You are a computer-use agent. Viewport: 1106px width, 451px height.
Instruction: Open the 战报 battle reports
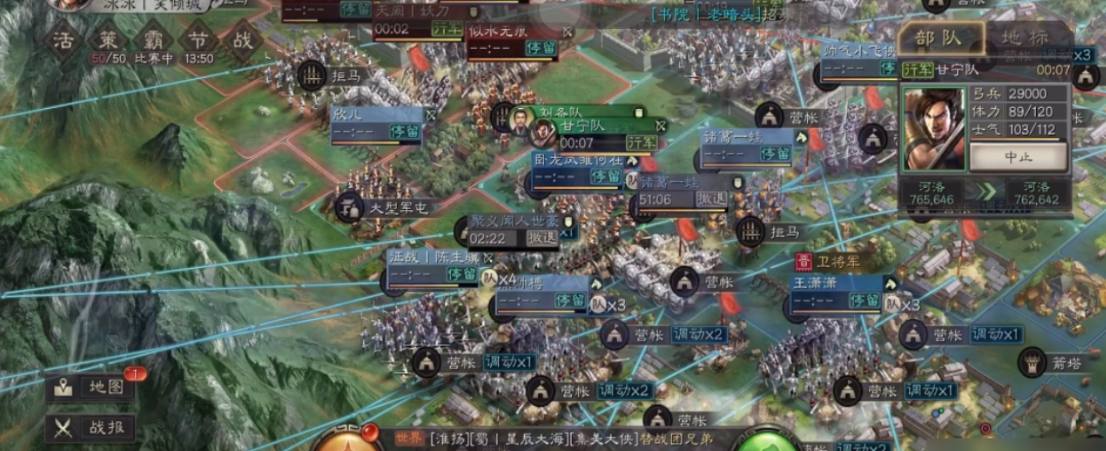point(91,428)
